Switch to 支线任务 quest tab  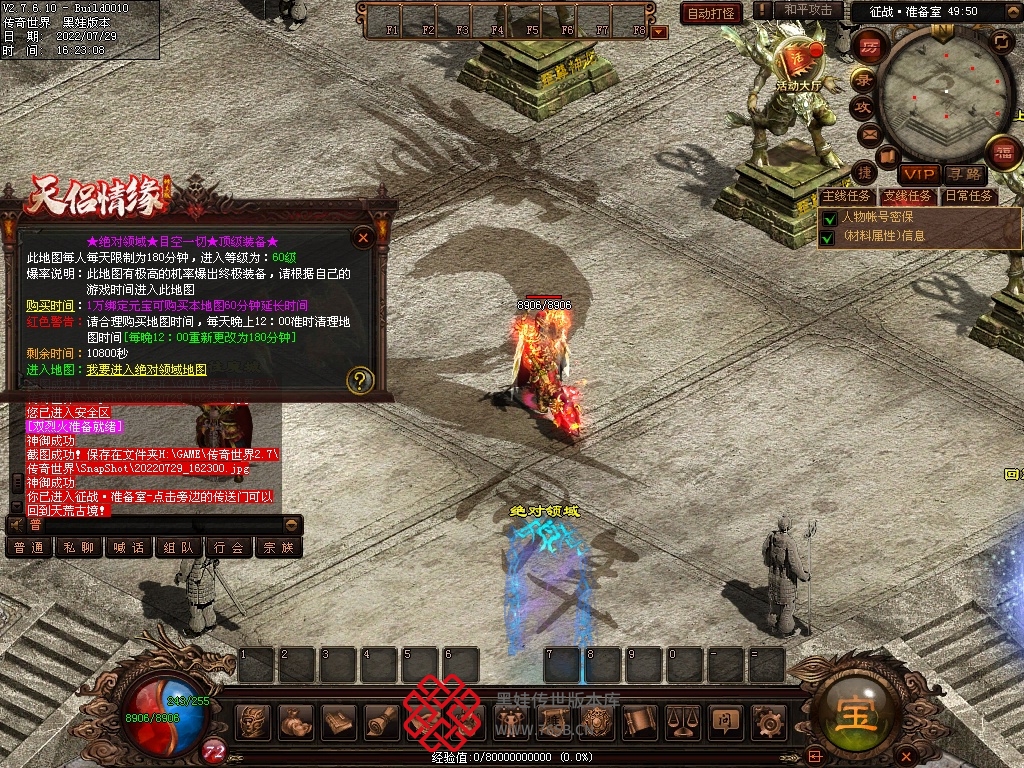tap(908, 196)
